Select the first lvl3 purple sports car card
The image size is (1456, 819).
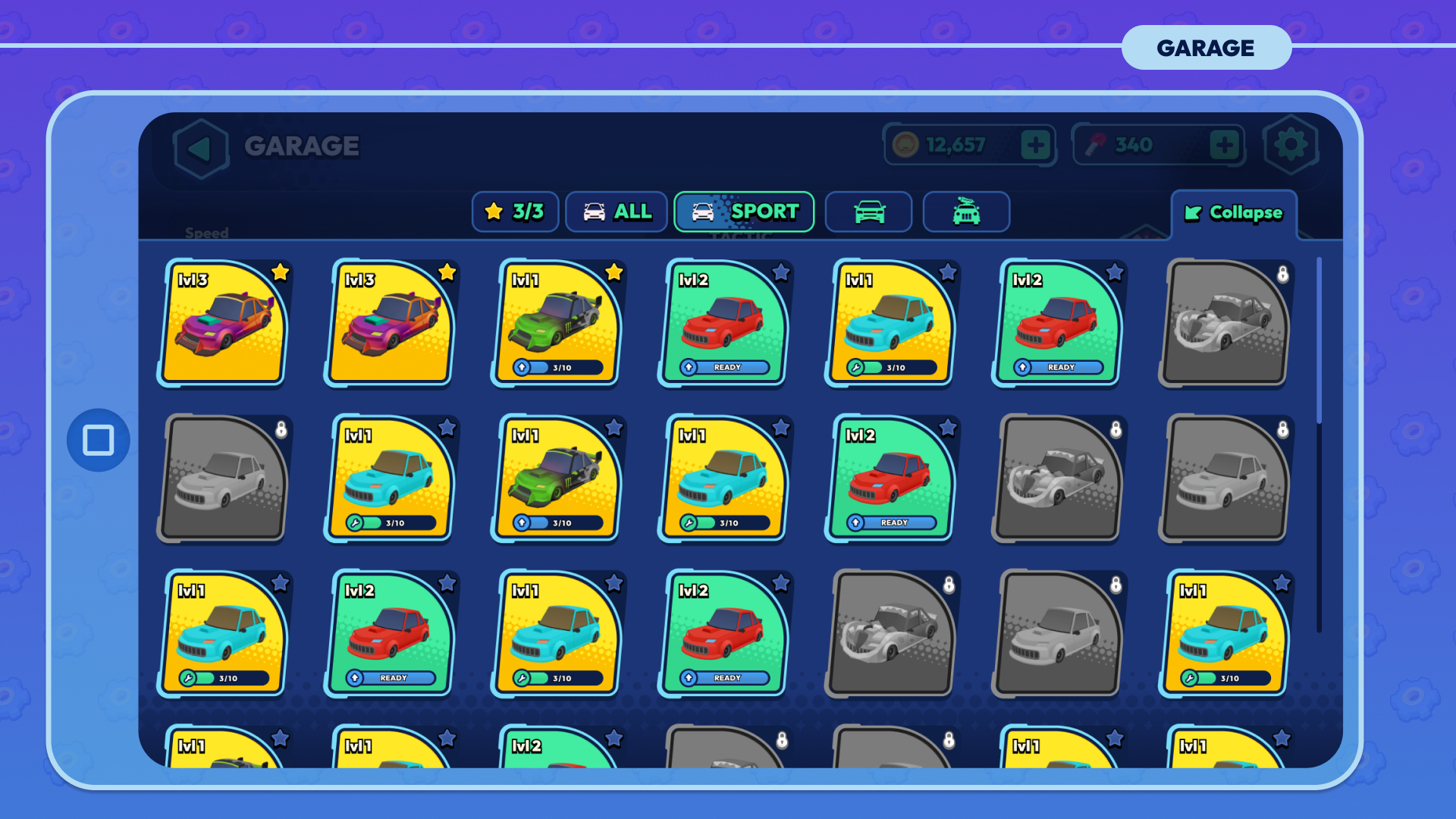coord(224,323)
